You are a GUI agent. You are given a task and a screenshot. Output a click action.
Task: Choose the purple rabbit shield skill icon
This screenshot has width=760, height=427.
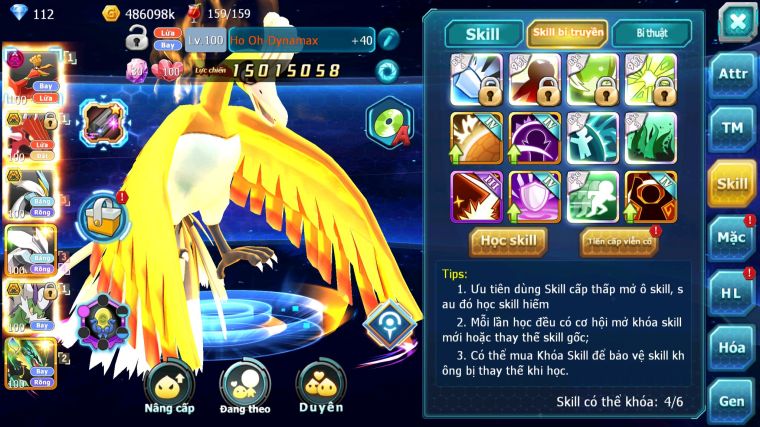click(534, 196)
